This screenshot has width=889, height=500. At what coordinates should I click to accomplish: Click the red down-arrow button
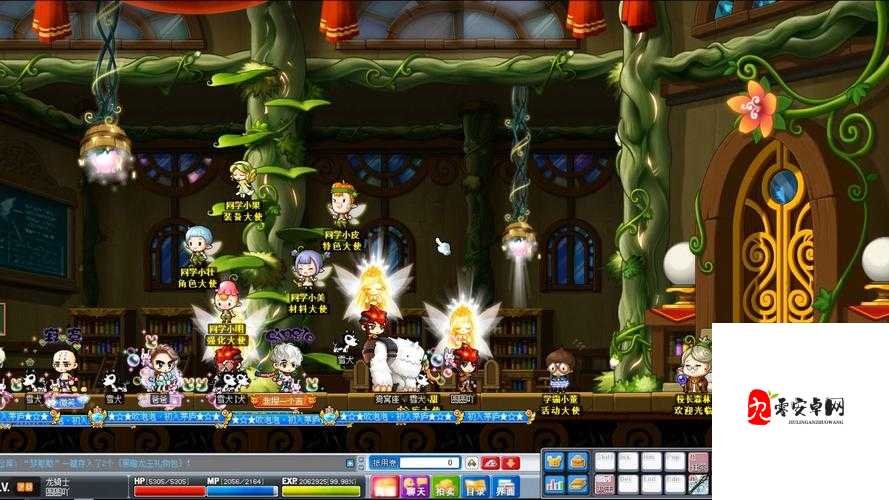tap(510, 463)
